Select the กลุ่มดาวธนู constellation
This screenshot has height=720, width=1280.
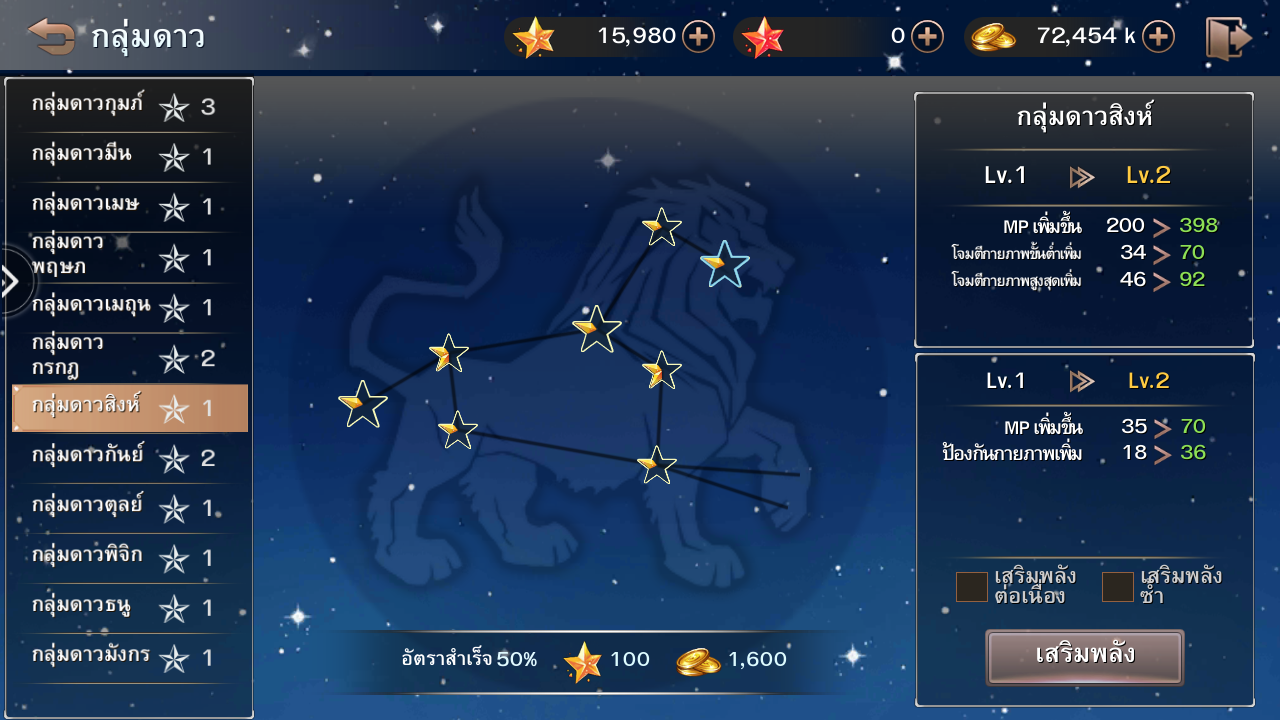(x=129, y=608)
